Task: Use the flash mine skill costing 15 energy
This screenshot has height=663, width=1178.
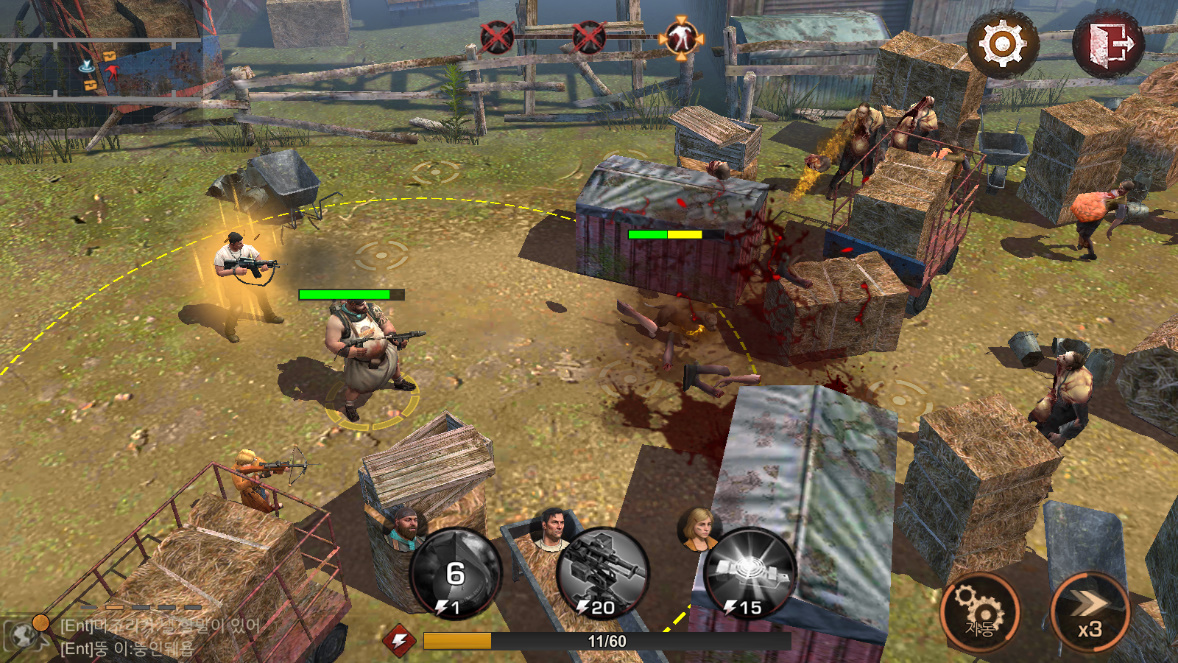Action: tap(750, 574)
